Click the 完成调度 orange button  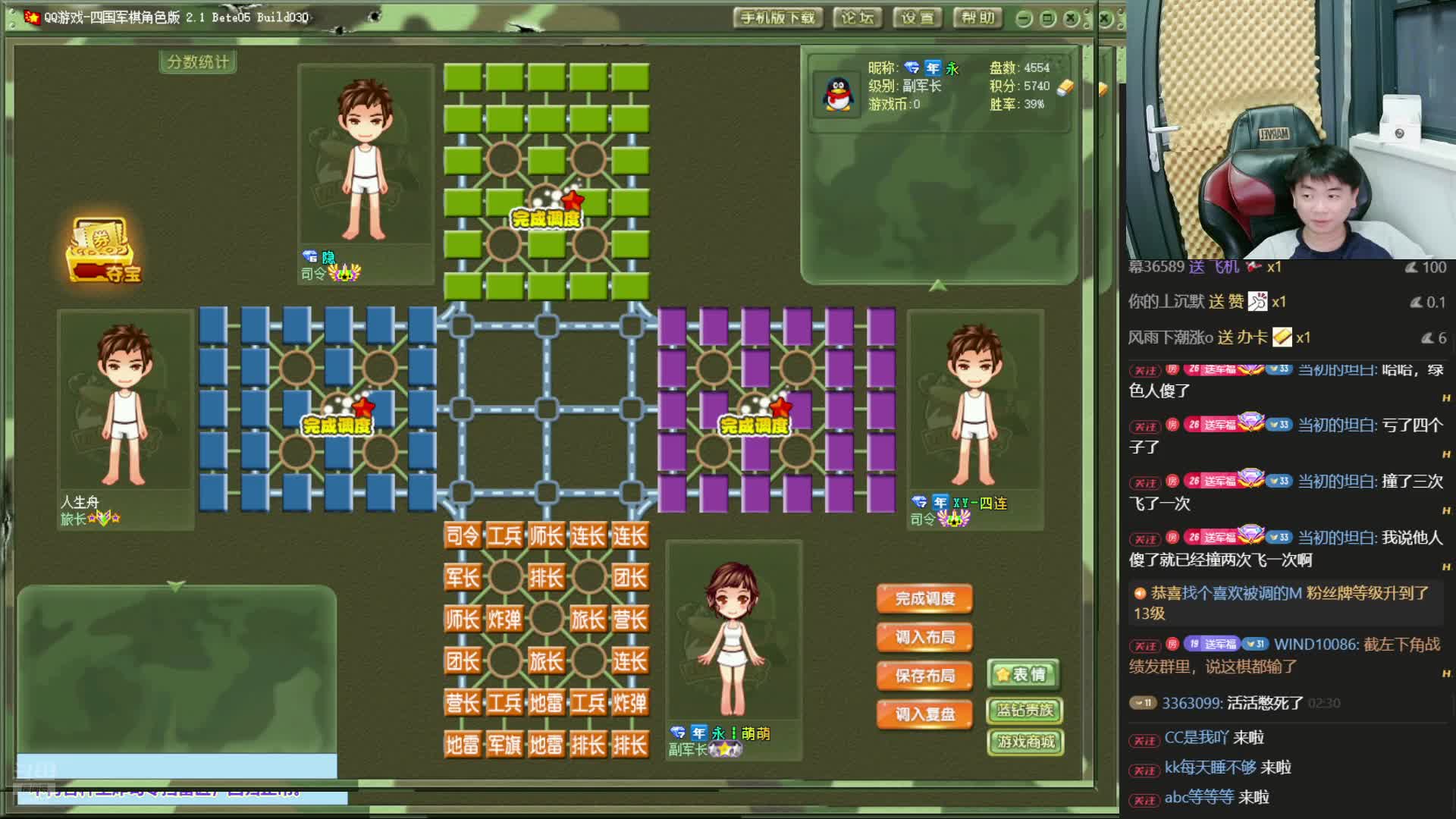click(x=924, y=599)
